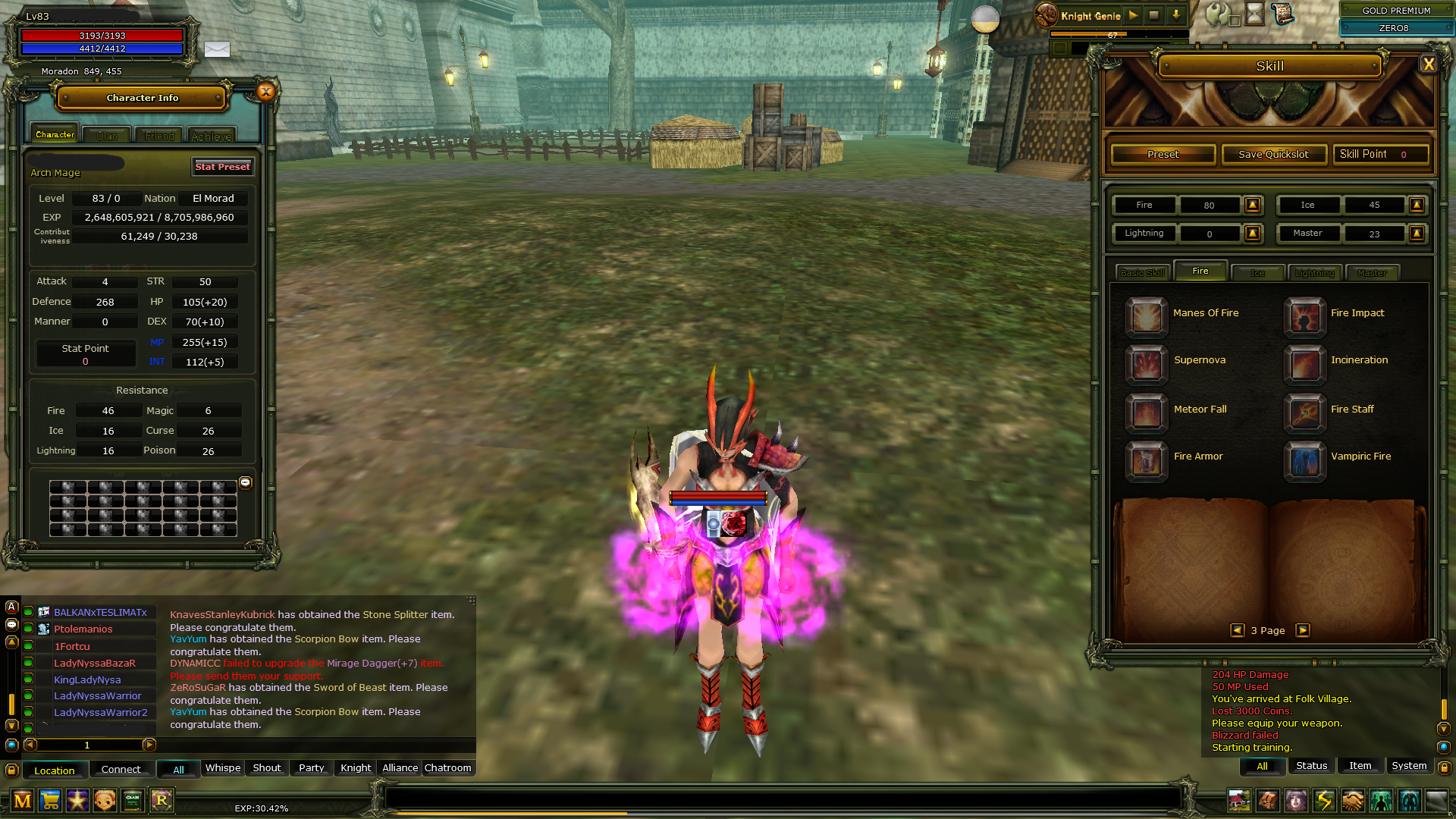This screenshot has width=1456, height=819.
Task: Click the Stat Preset button
Action: click(x=222, y=166)
